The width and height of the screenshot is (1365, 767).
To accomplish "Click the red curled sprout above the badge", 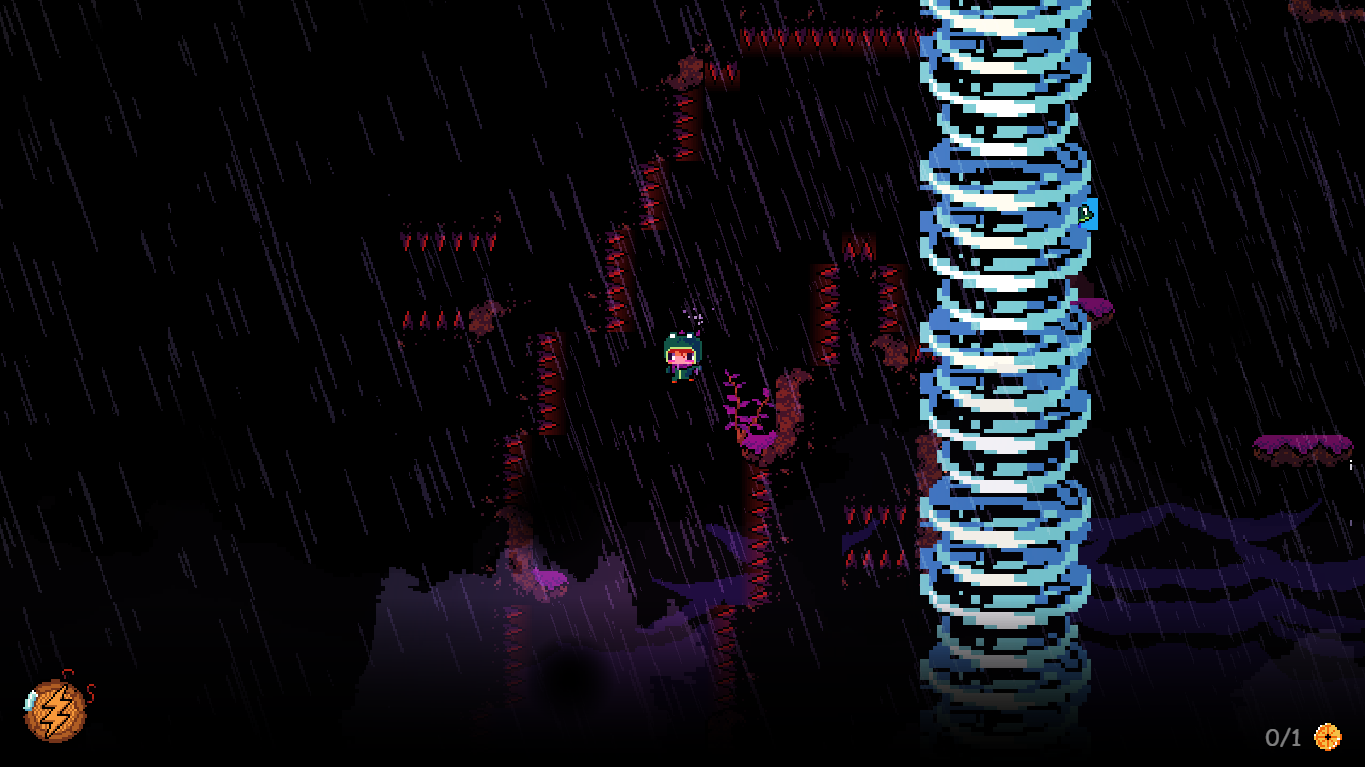I will click(68, 673).
